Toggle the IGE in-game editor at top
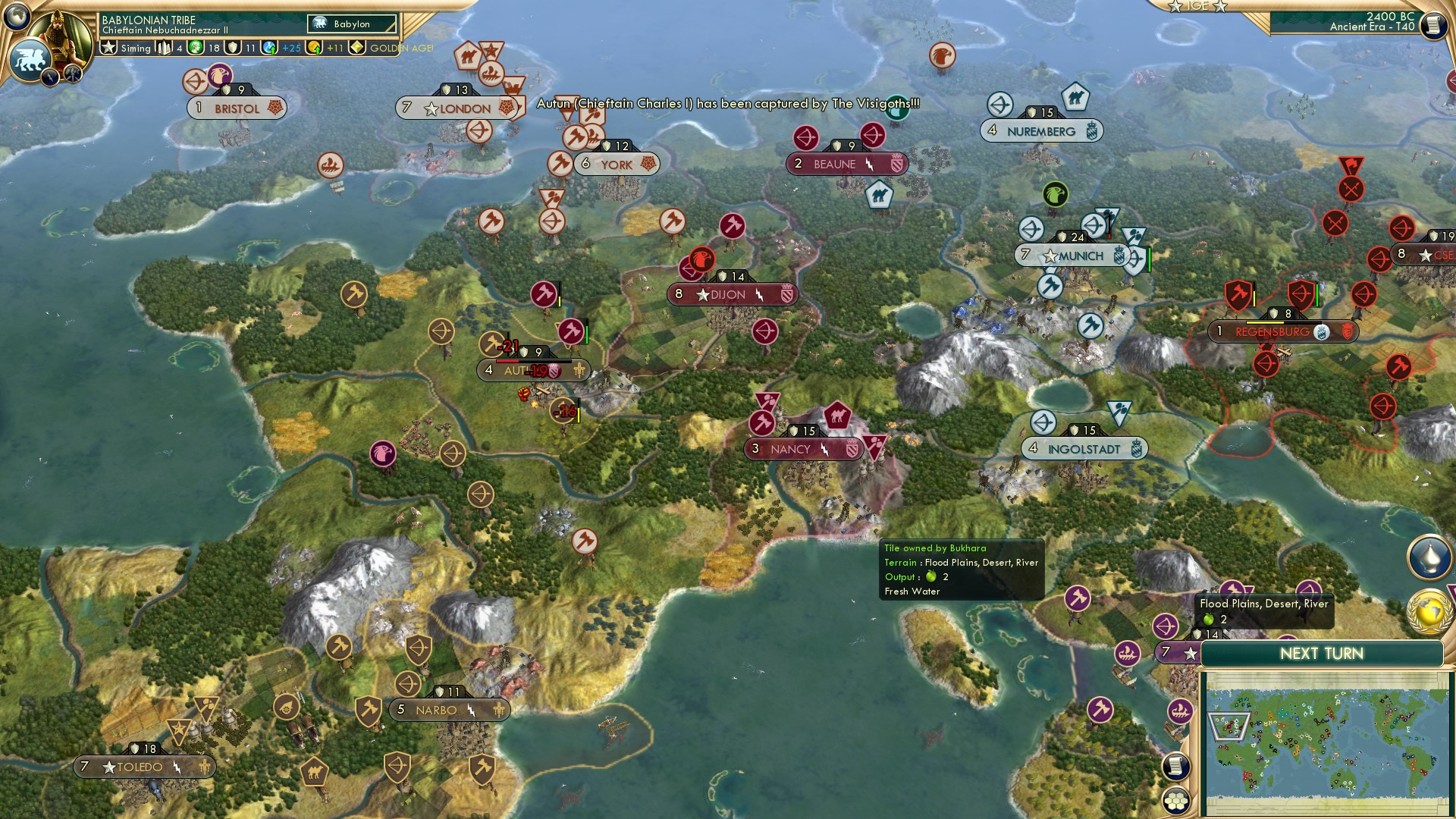This screenshot has height=819, width=1456. (x=1197, y=8)
